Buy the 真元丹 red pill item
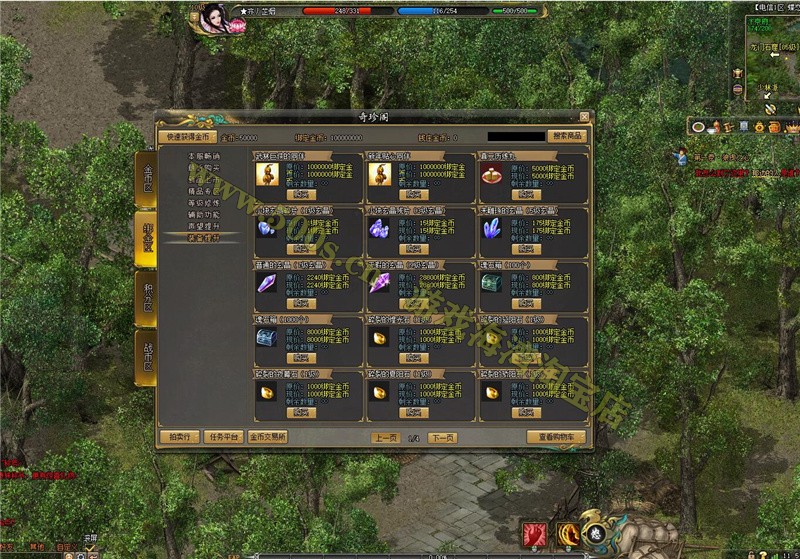 pyautogui.click(x=526, y=196)
